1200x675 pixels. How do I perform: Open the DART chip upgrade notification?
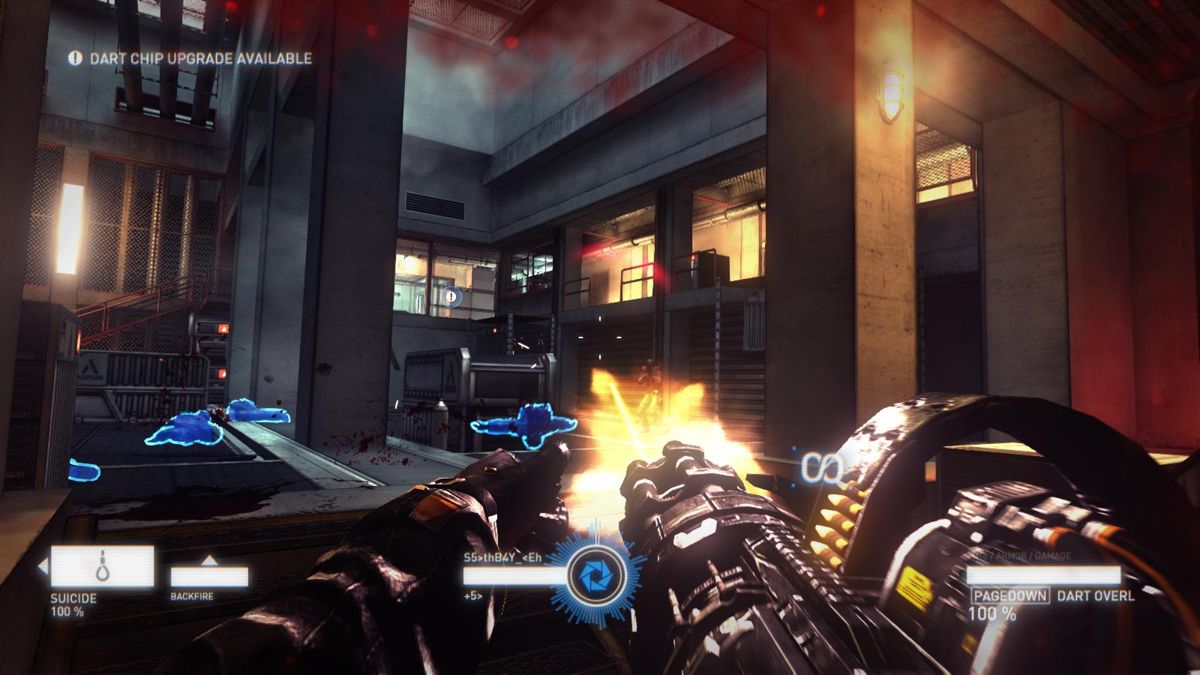tap(190, 59)
